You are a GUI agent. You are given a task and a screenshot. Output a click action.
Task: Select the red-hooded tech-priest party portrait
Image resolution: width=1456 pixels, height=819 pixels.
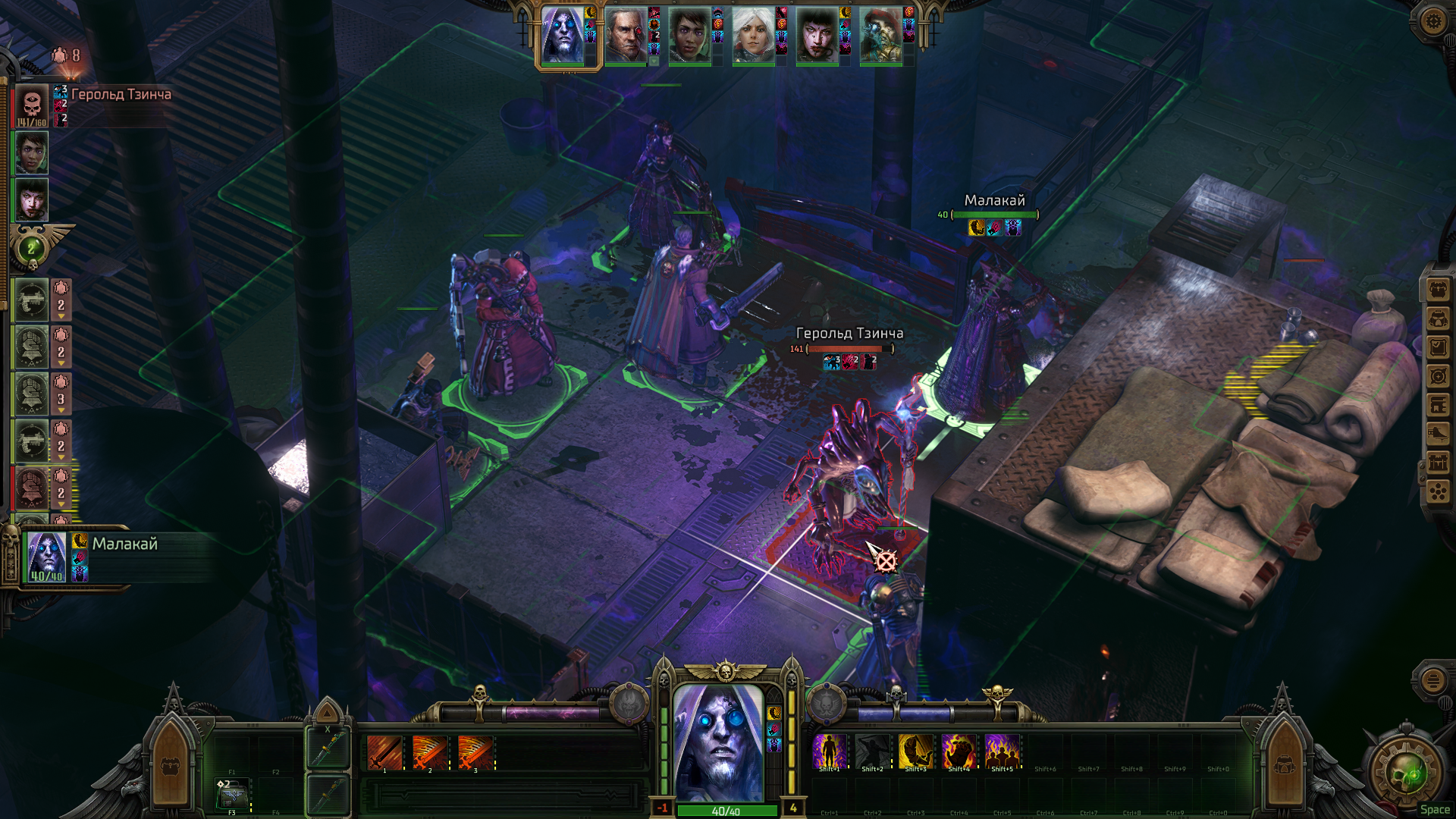880,36
